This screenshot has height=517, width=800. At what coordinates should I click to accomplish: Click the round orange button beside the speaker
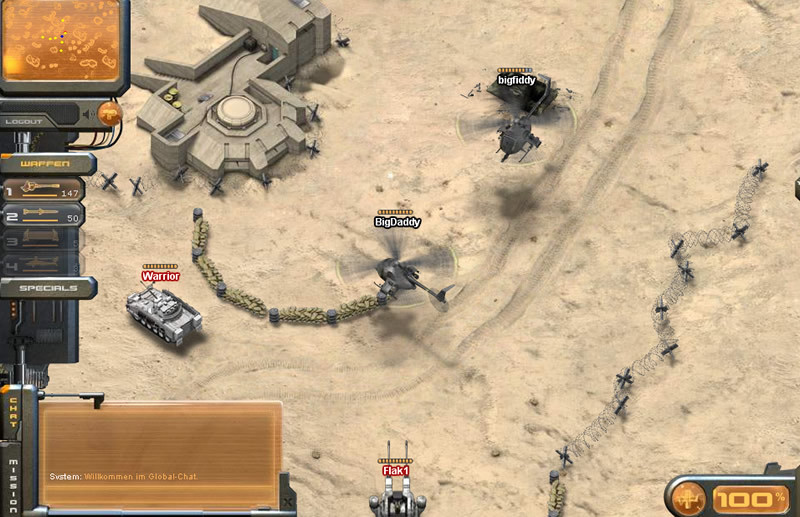(109, 113)
